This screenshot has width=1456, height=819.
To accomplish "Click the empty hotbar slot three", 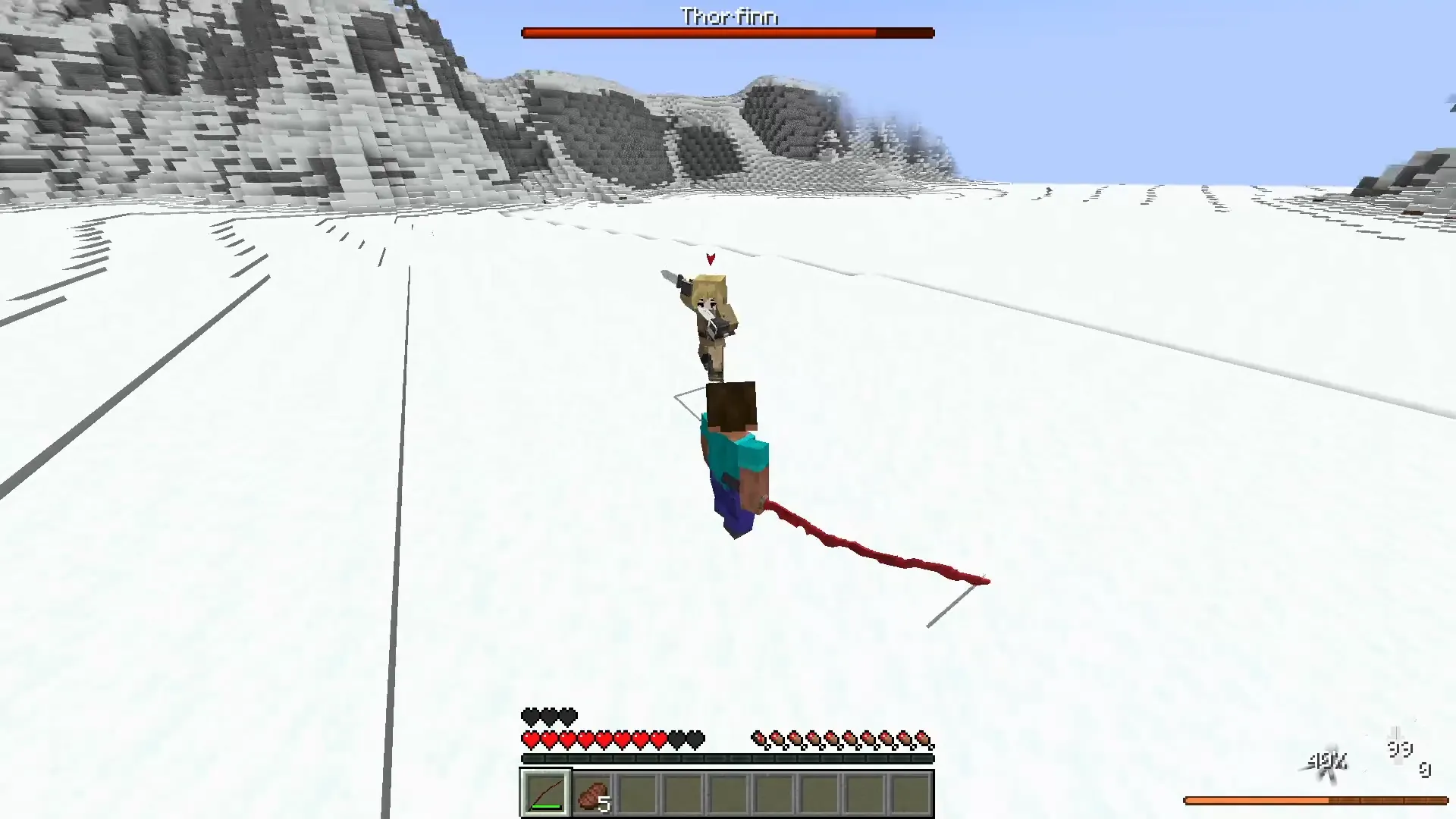I will coord(637,794).
